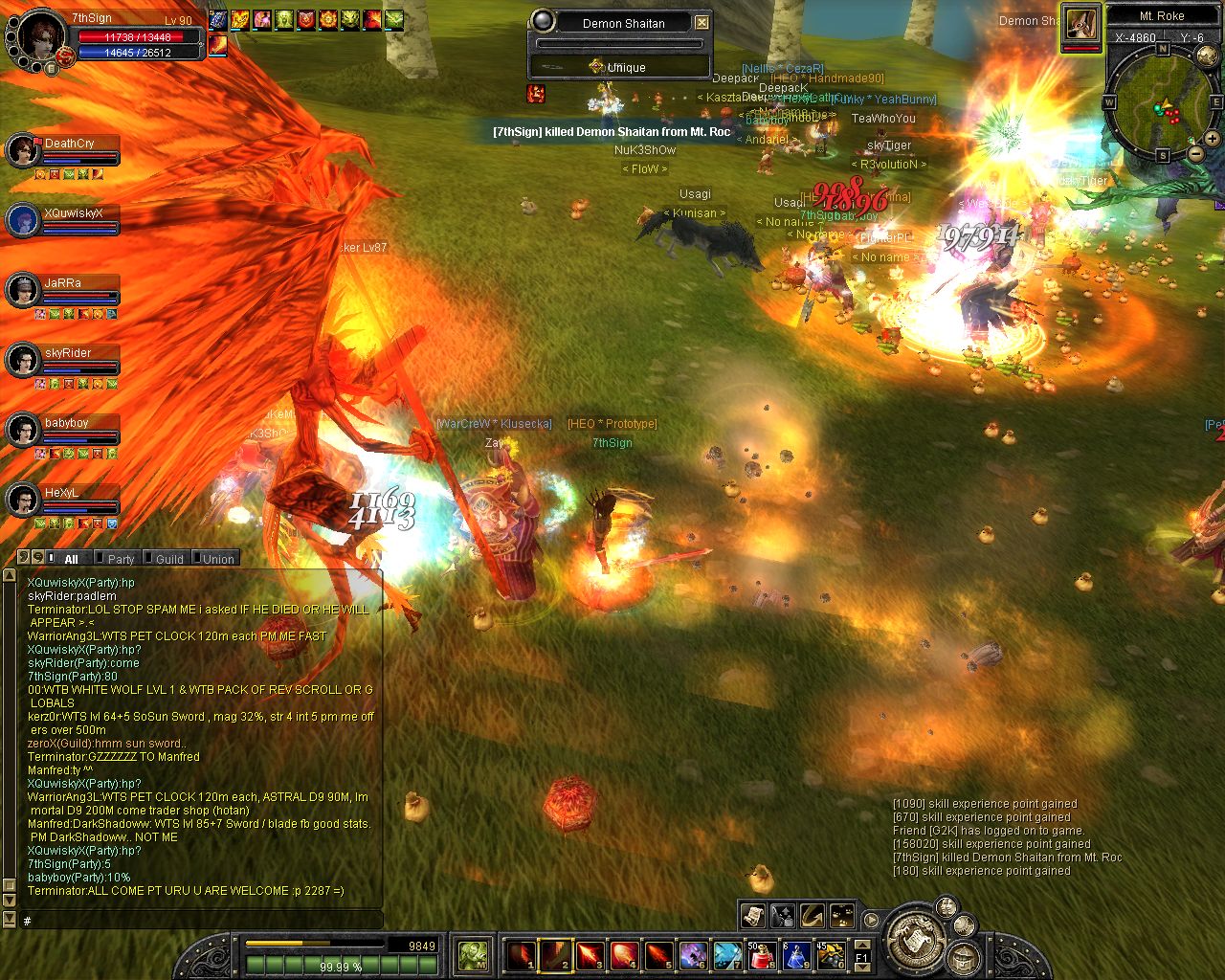Image resolution: width=1225 pixels, height=980 pixels.
Task: Zoom in the minimap with plus button
Action: 1212,139
